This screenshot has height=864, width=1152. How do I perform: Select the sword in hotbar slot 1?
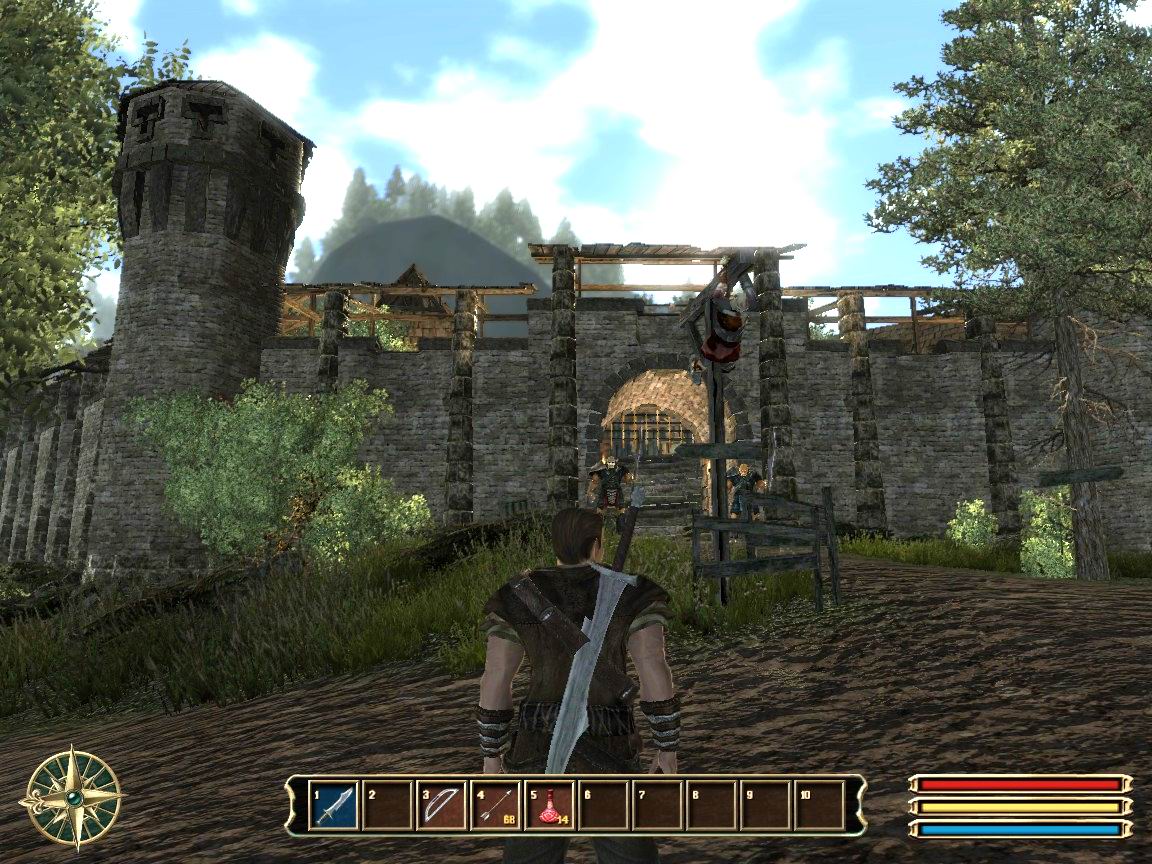coord(334,805)
